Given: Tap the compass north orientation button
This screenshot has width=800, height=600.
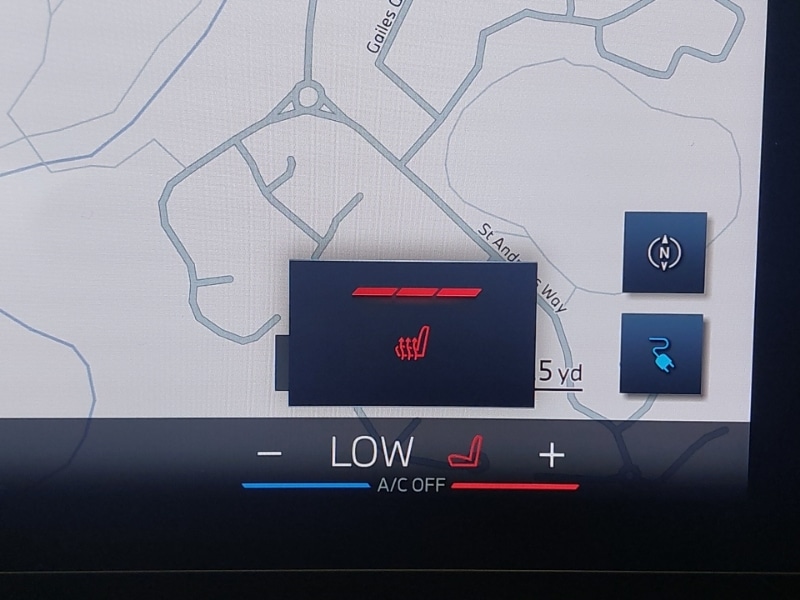Looking at the screenshot, I should pyautogui.click(x=663, y=253).
